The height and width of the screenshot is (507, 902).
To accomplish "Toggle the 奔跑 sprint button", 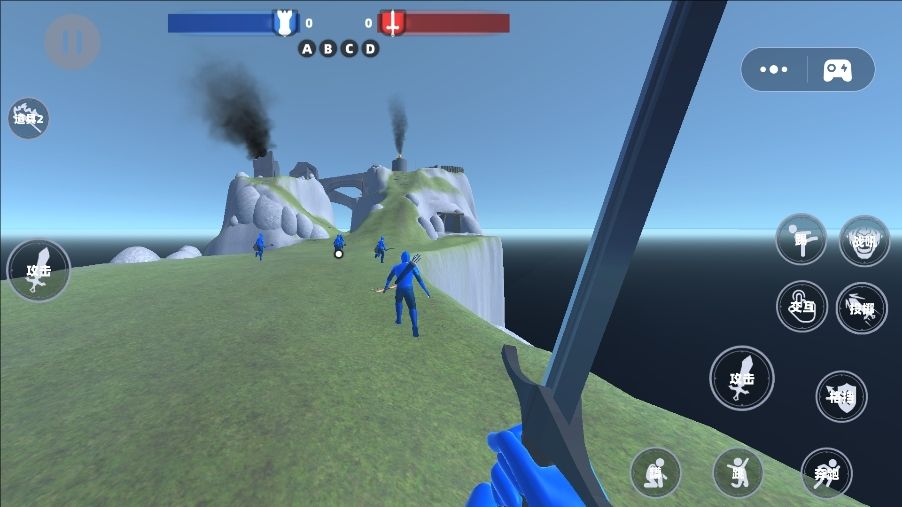I will (x=826, y=472).
